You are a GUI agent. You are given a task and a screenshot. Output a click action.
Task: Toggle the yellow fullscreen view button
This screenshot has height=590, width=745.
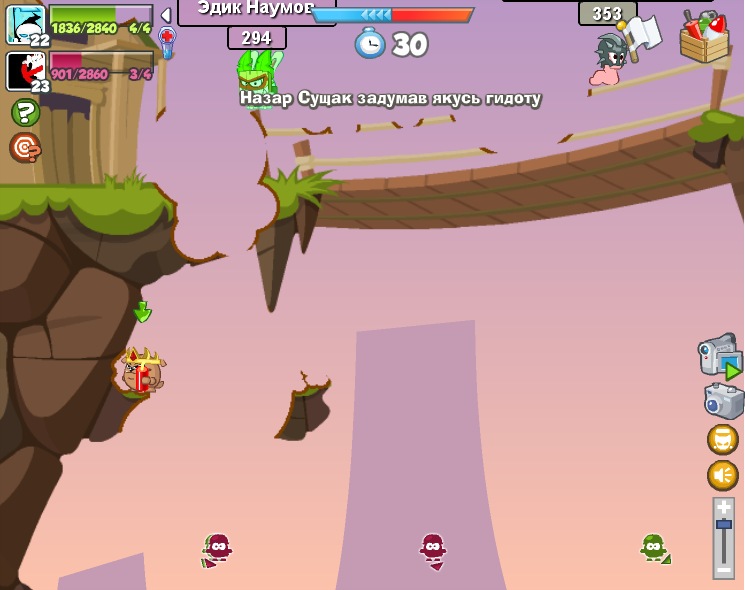(x=723, y=439)
